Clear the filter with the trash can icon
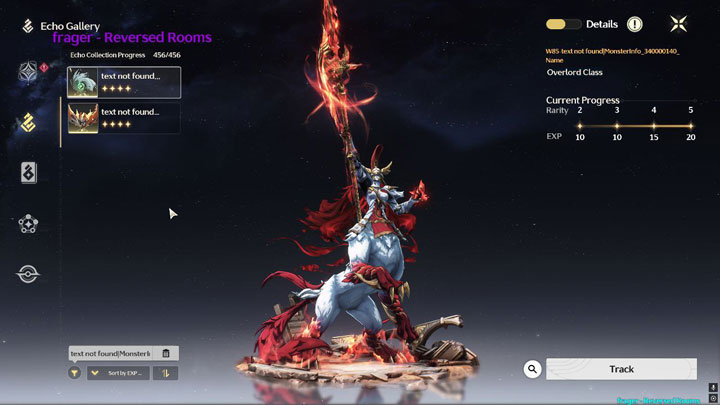720x405 pixels. 166,353
